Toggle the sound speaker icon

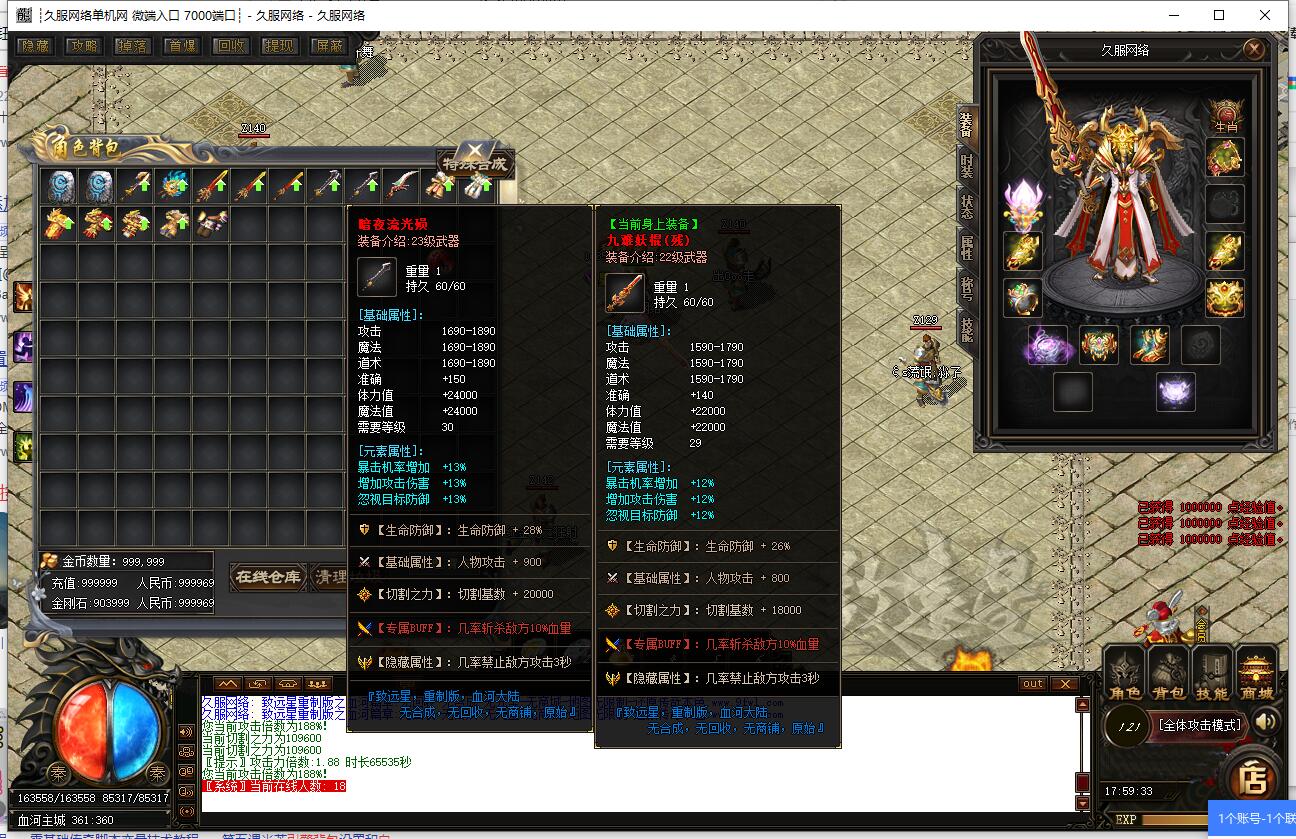[1266, 722]
